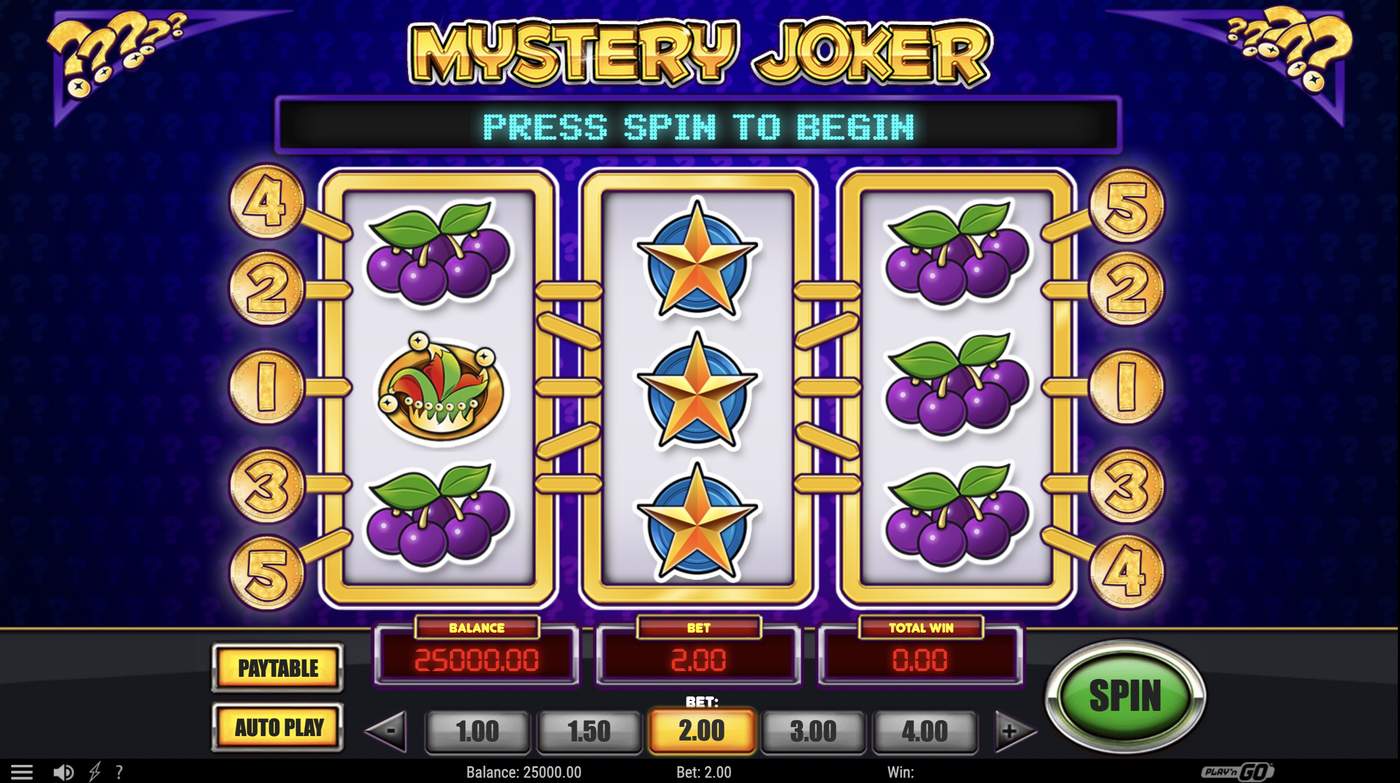The width and height of the screenshot is (1400, 783).
Task: Select the 1.00 bet amount
Action: pyautogui.click(x=477, y=730)
